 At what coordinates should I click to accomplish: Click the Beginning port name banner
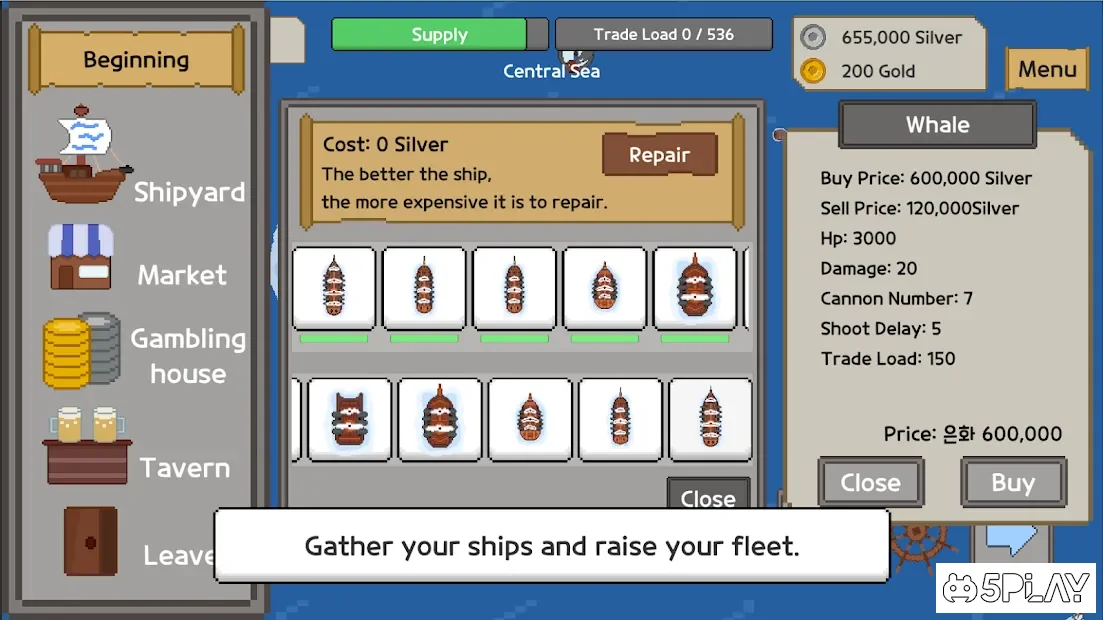coord(136,60)
